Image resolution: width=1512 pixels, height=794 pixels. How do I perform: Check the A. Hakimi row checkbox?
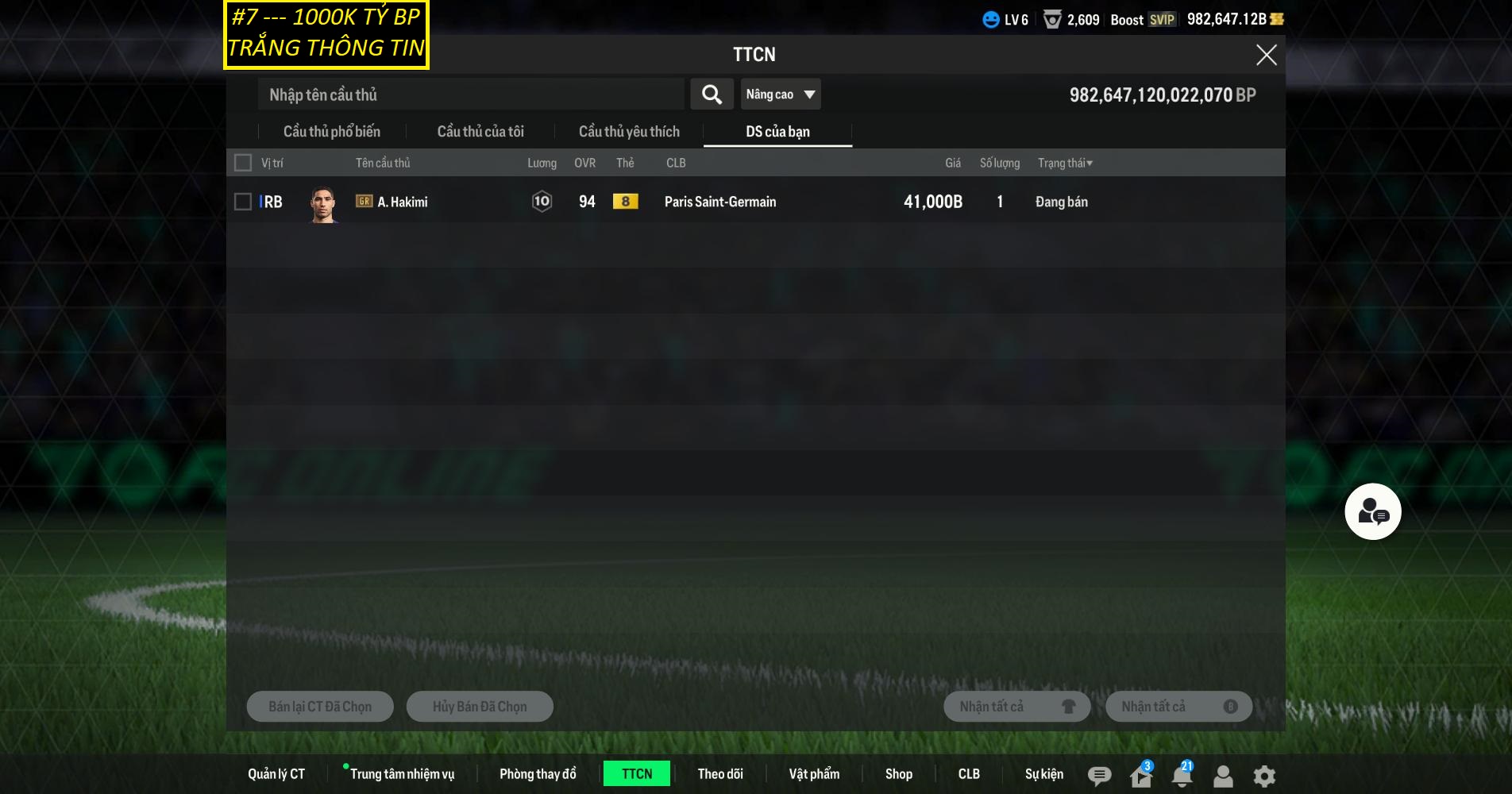(243, 202)
